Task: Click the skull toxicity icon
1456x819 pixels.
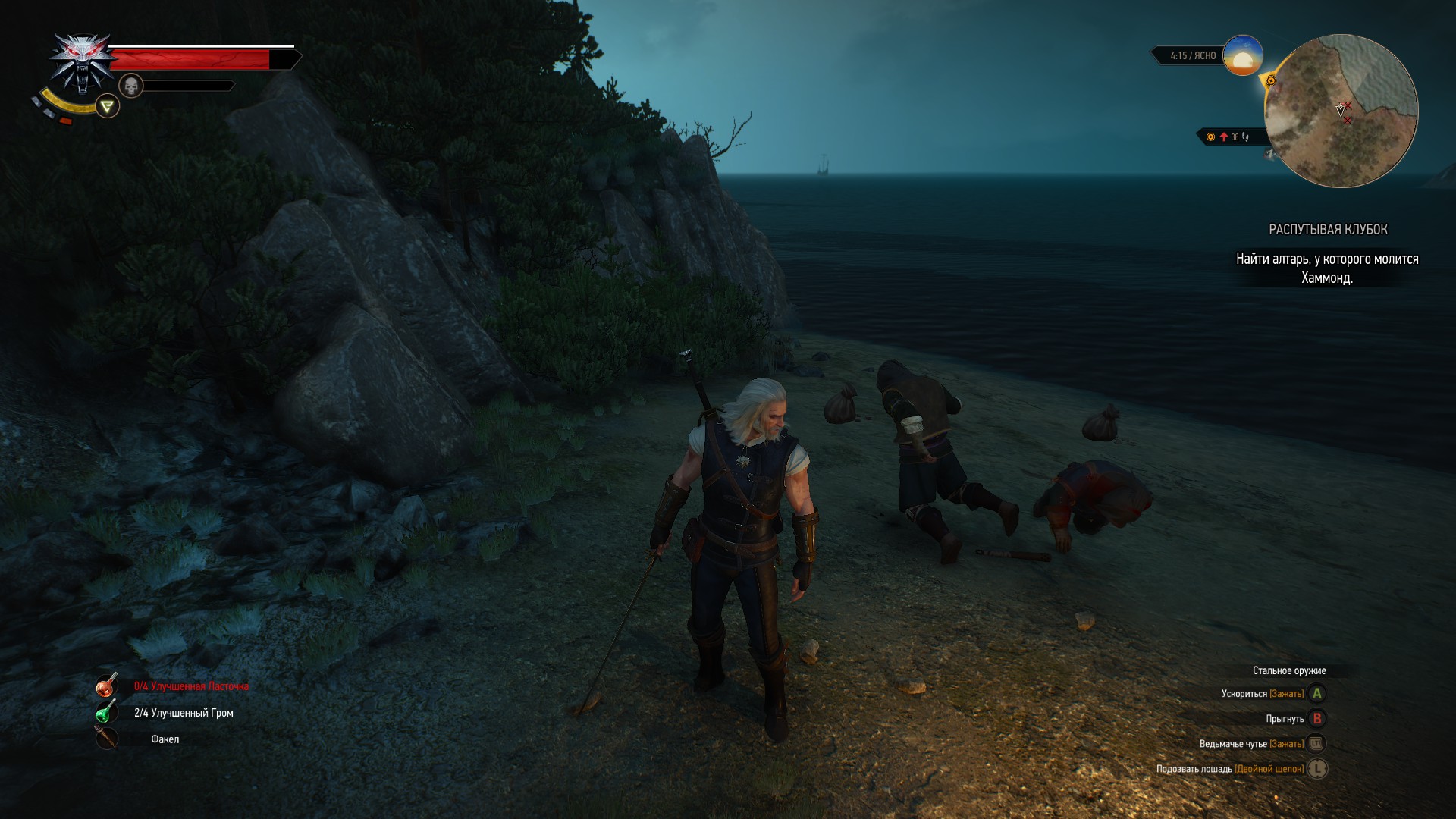Action: coord(131,86)
